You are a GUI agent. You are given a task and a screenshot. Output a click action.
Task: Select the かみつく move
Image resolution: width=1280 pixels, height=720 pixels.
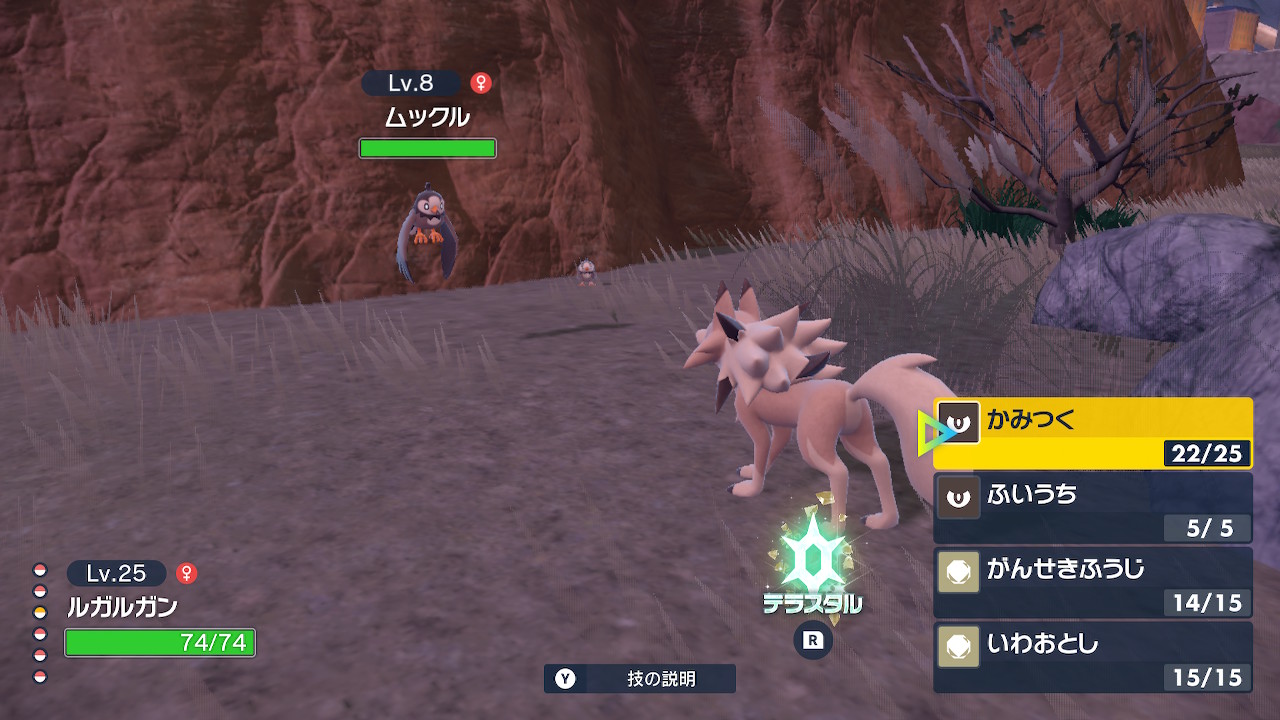coord(1092,433)
